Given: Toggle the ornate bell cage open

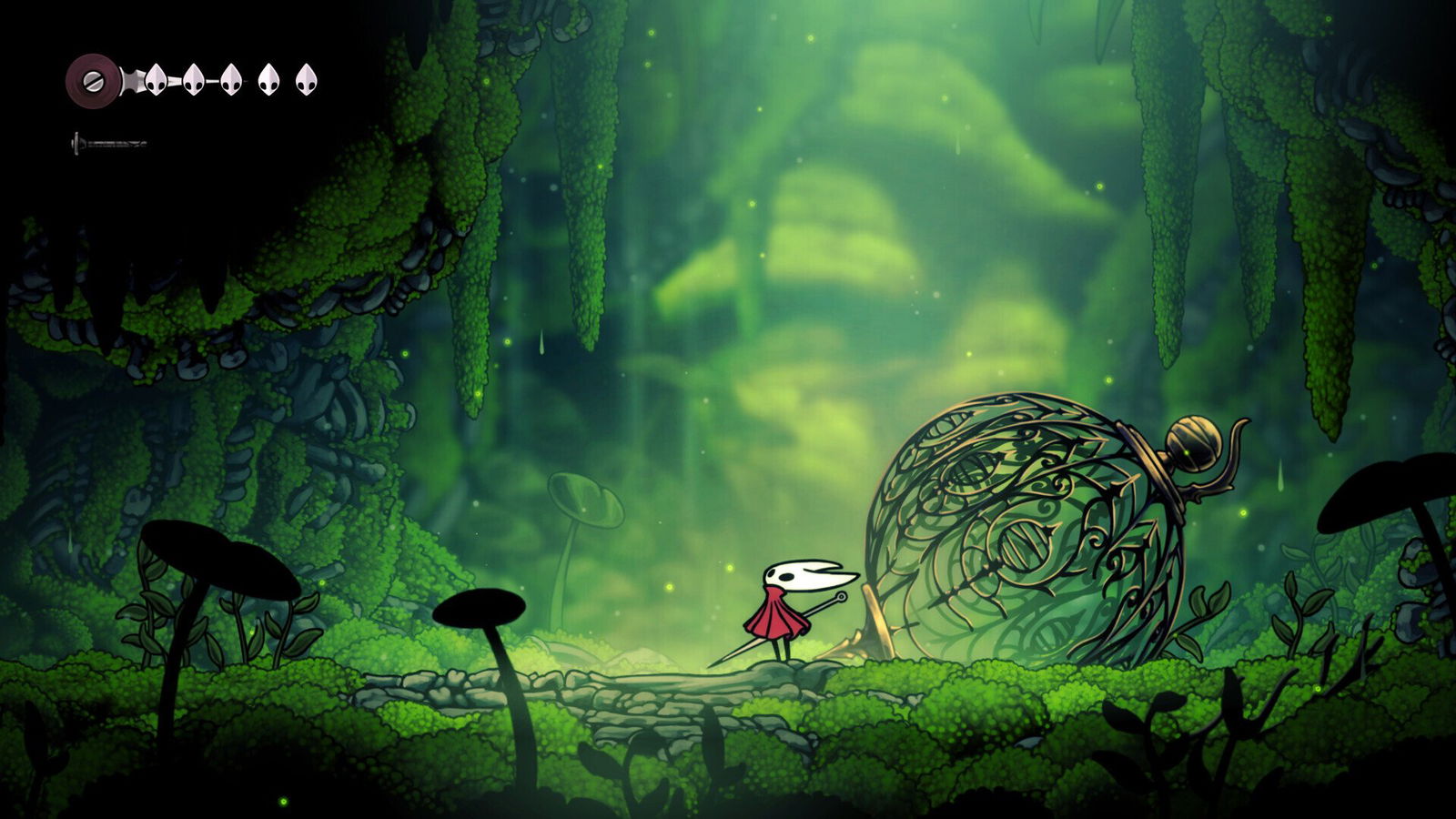Looking at the screenshot, I should click(1019, 528).
